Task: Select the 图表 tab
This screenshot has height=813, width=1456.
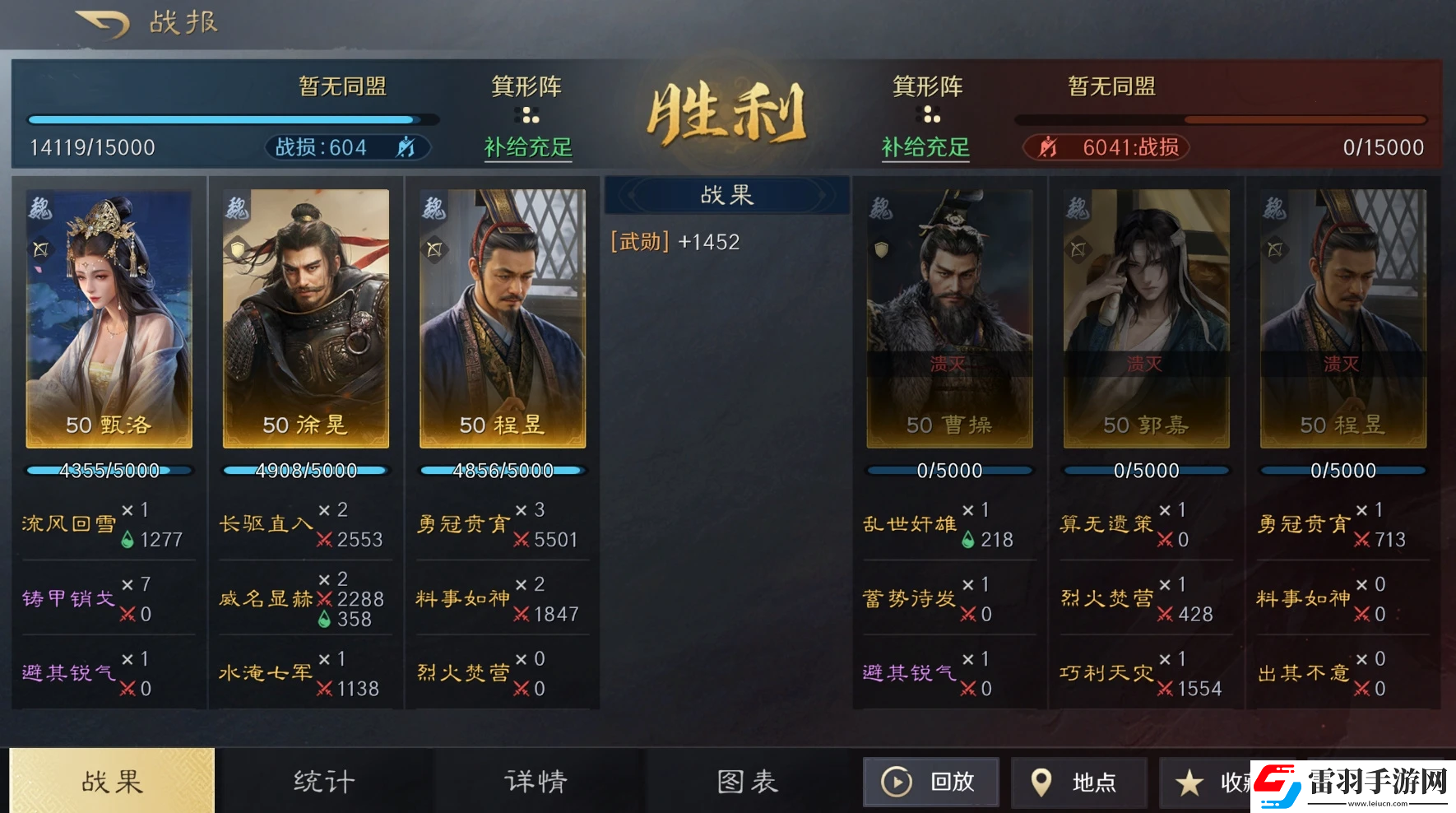Action: 747,782
